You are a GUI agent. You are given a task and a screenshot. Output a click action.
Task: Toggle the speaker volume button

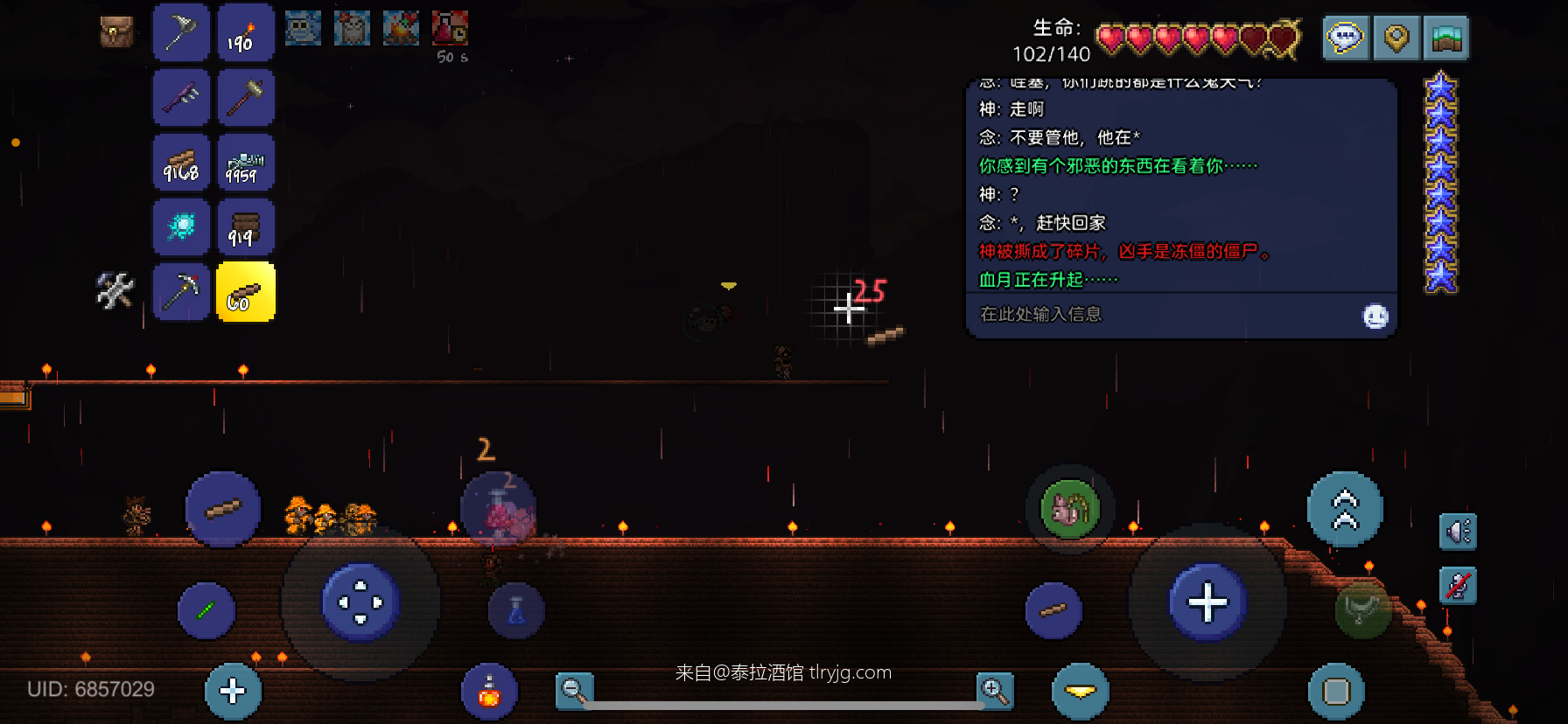(x=1458, y=532)
